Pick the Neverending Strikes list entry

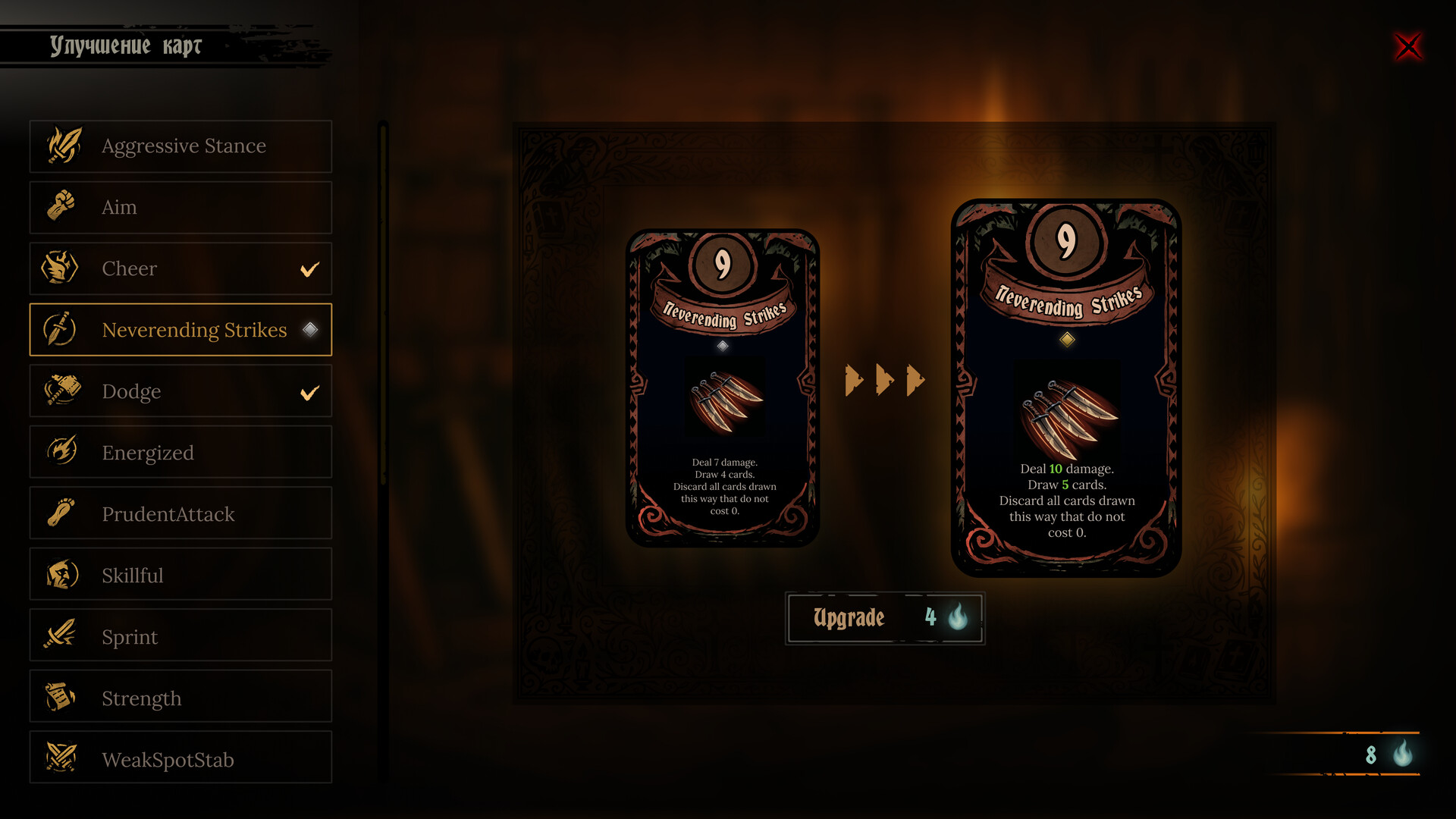(x=180, y=330)
